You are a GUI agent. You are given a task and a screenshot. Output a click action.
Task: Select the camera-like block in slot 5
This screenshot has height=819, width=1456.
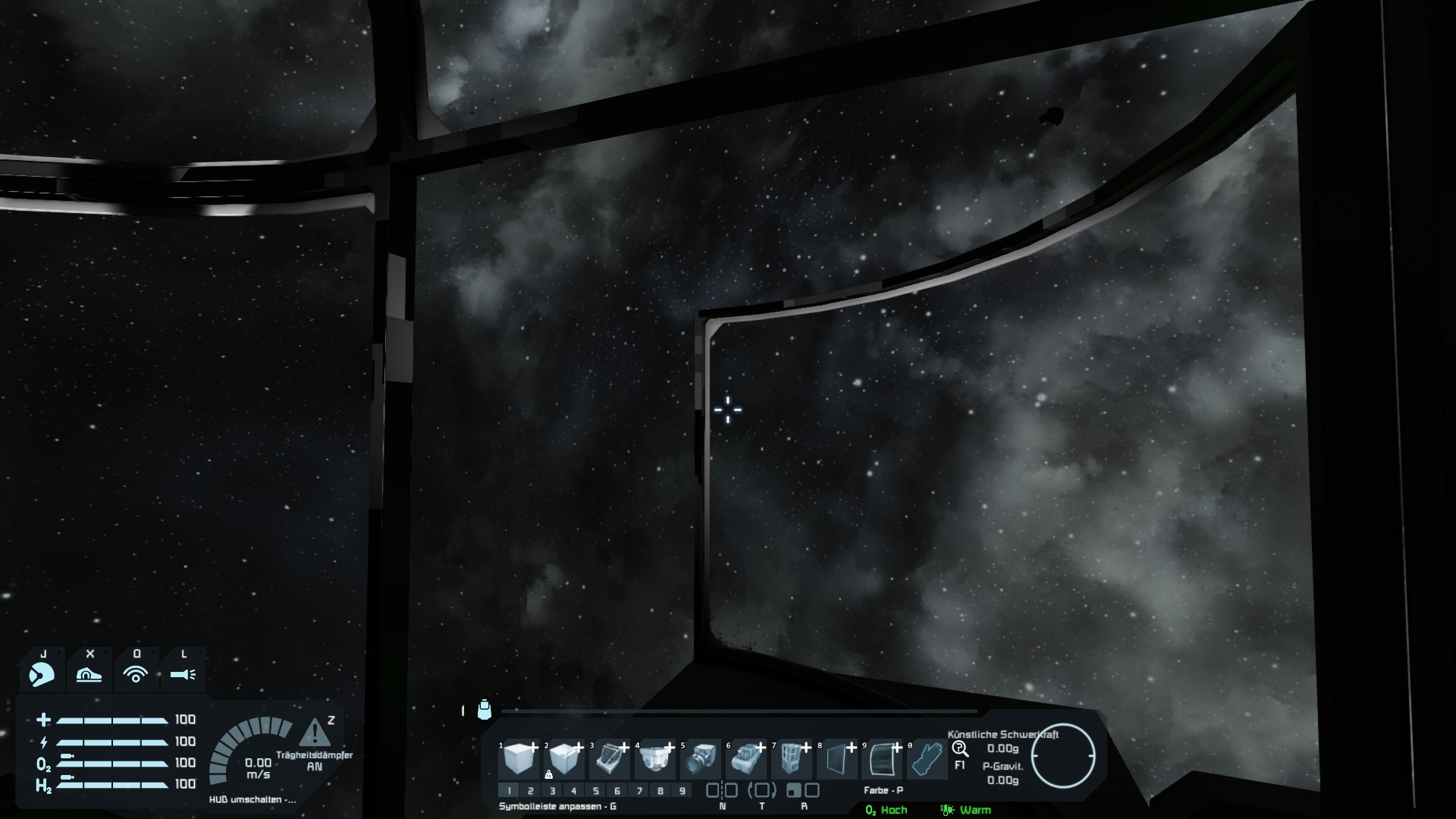tap(701, 758)
